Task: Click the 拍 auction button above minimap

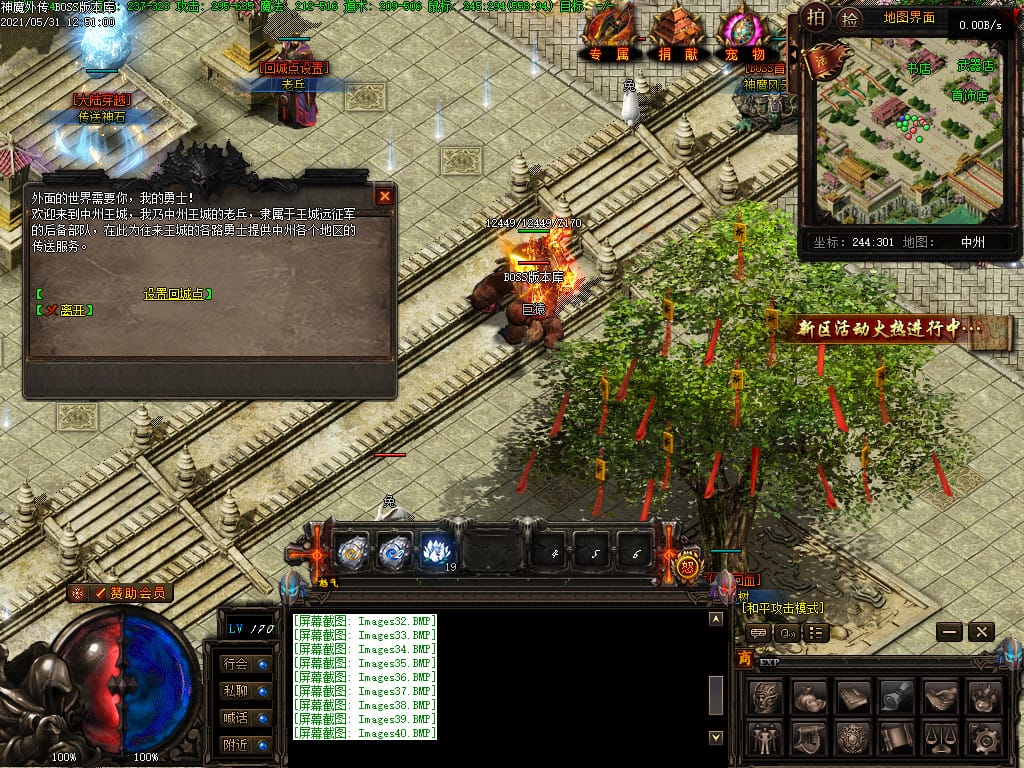Action: pos(817,17)
